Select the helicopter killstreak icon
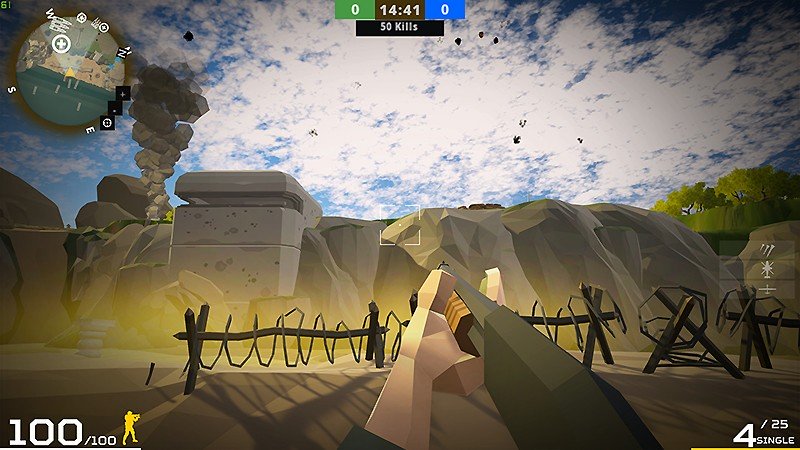The height and width of the screenshot is (450, 800). (x=768, y=270)
